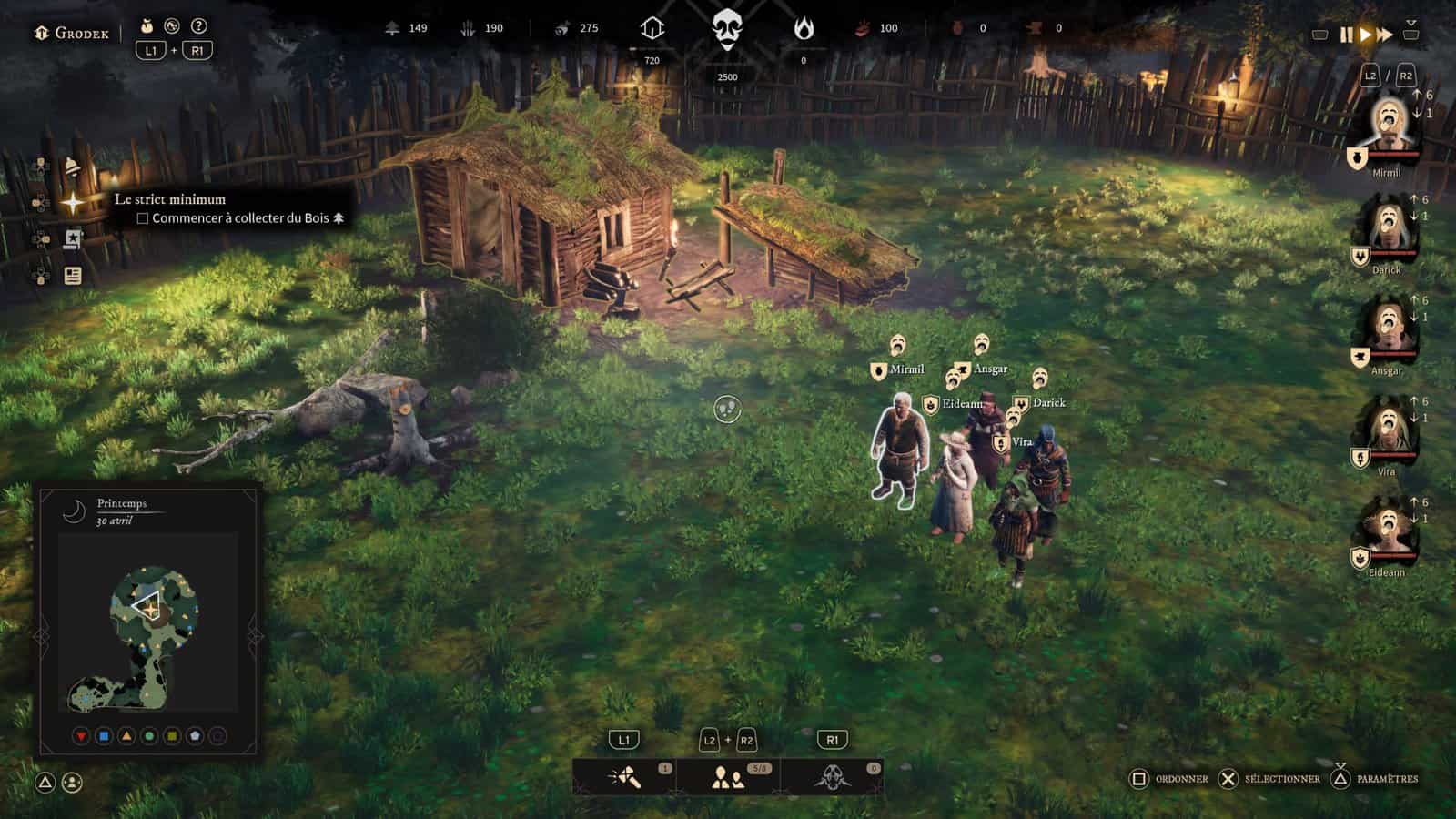The image size is (1456, 819).
Task: Select Darick's portrait in the villager list
Action: [1386, 227]
